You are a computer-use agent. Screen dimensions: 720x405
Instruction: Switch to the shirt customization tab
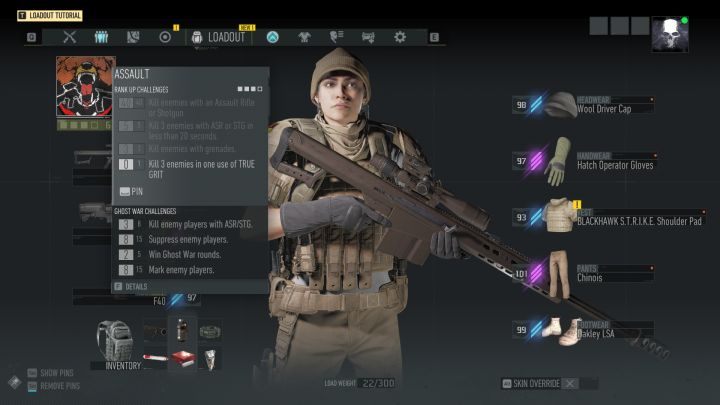pos(304,37)
